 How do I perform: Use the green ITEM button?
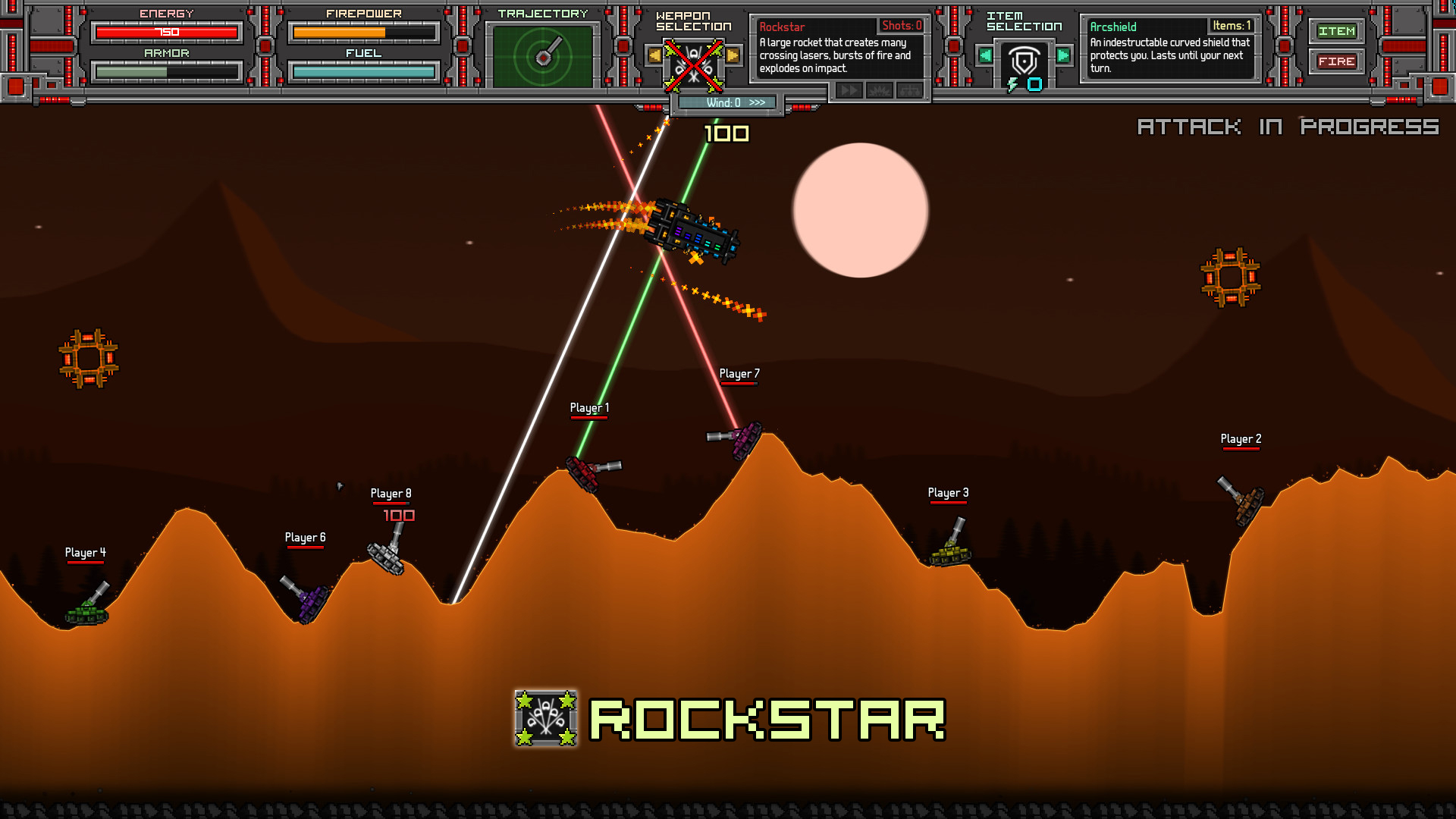(1335, 31)
